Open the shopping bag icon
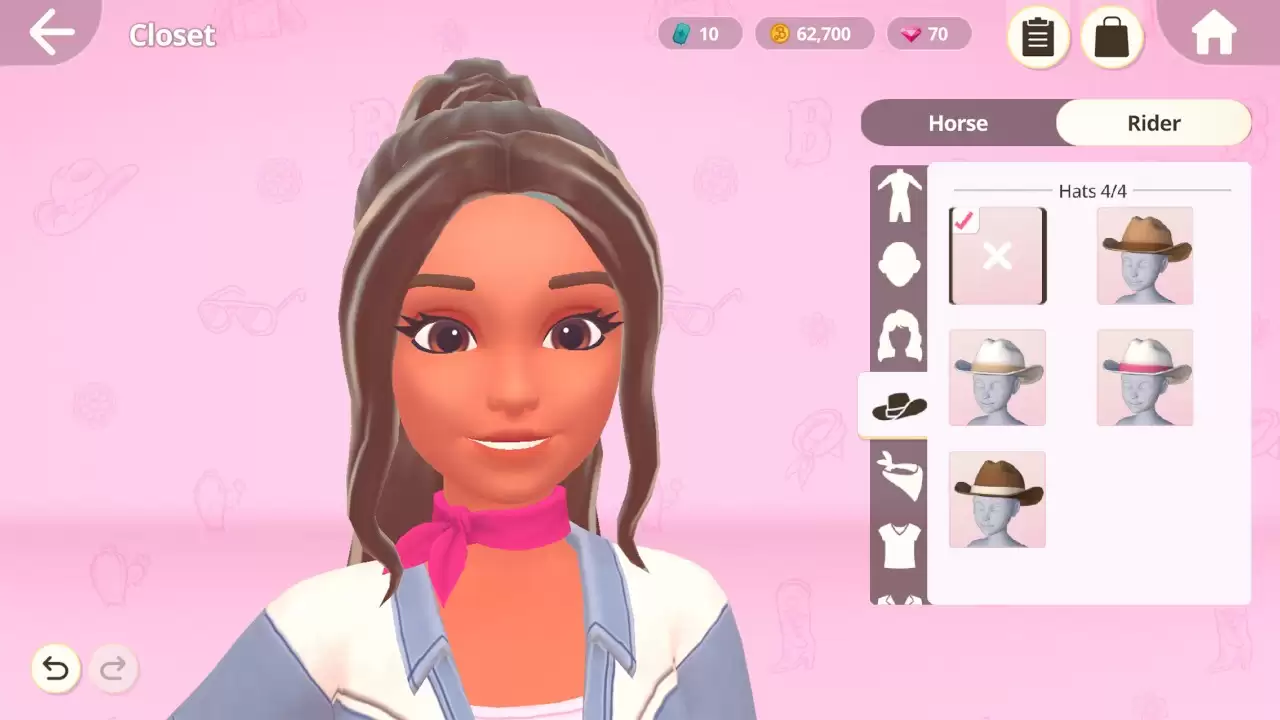 coord(1111,38)
